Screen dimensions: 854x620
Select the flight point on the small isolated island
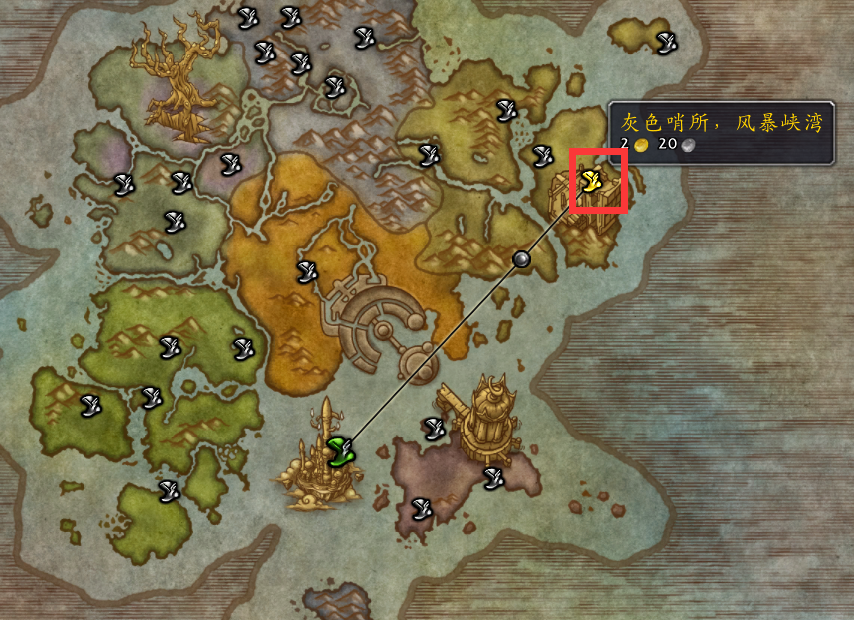[666, 42]
